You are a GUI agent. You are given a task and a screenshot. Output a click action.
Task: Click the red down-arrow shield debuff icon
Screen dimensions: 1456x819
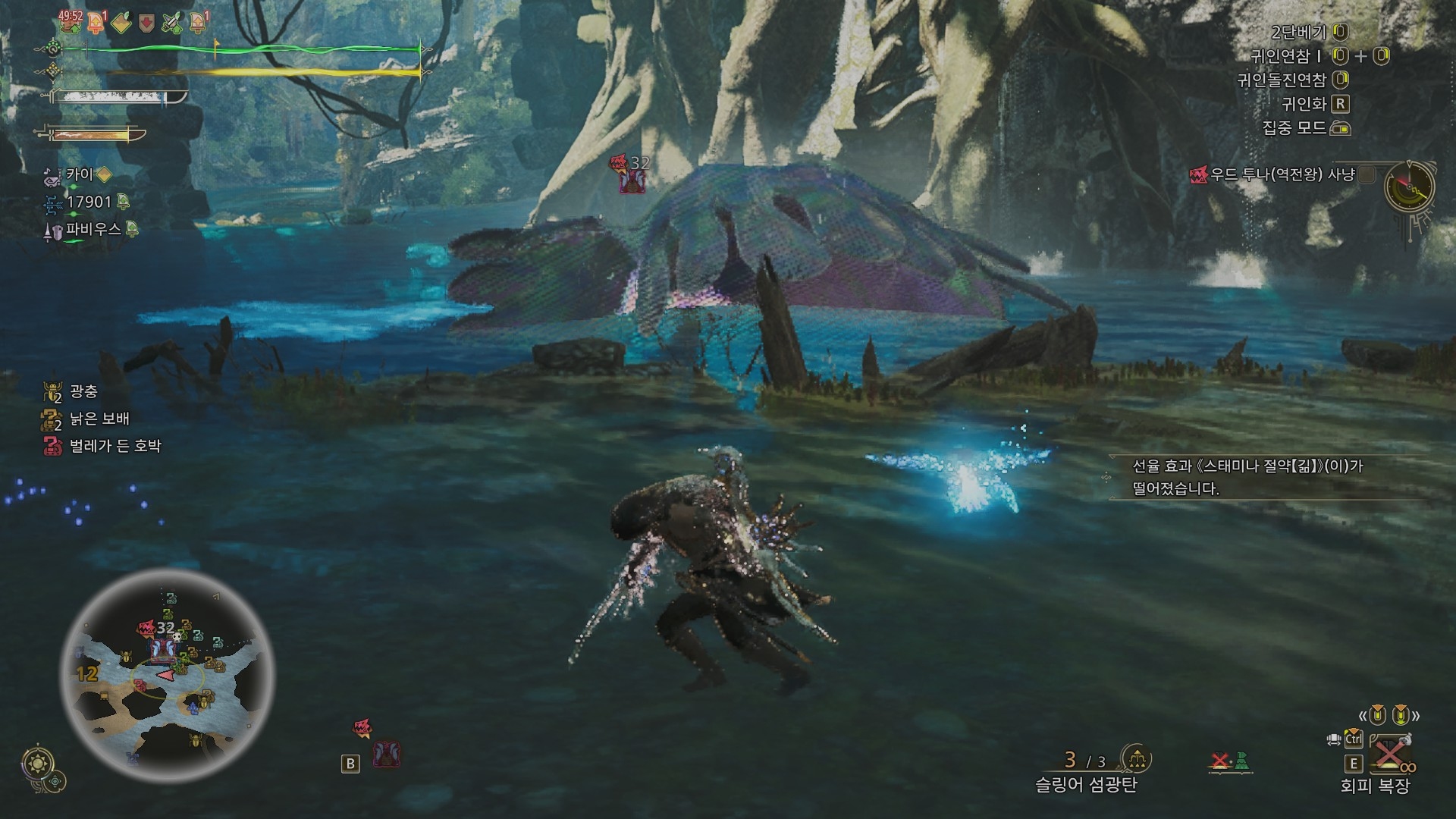147,23
